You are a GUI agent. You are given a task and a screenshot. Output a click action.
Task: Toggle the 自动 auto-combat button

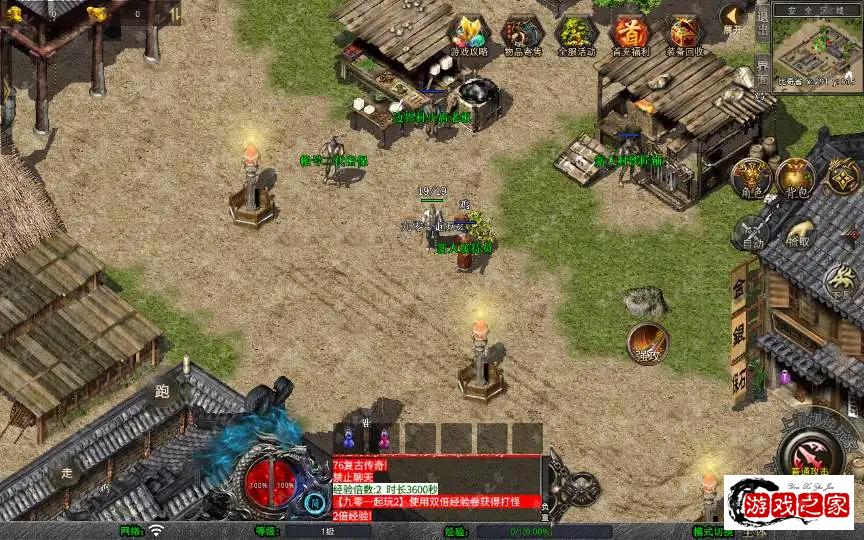click(x=751, y=233)
